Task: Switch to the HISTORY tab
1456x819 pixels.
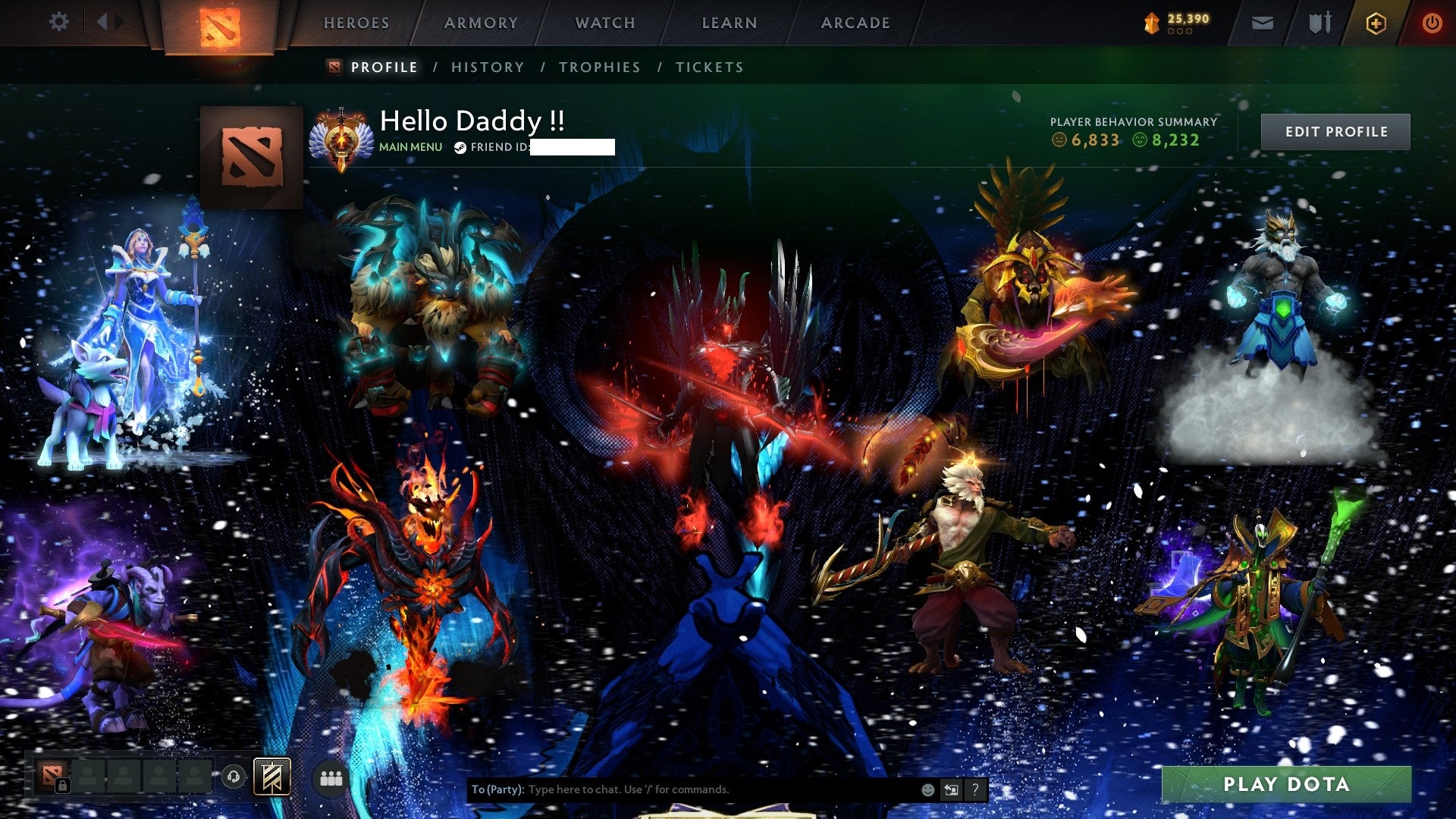Action: (x=487, y=67)
